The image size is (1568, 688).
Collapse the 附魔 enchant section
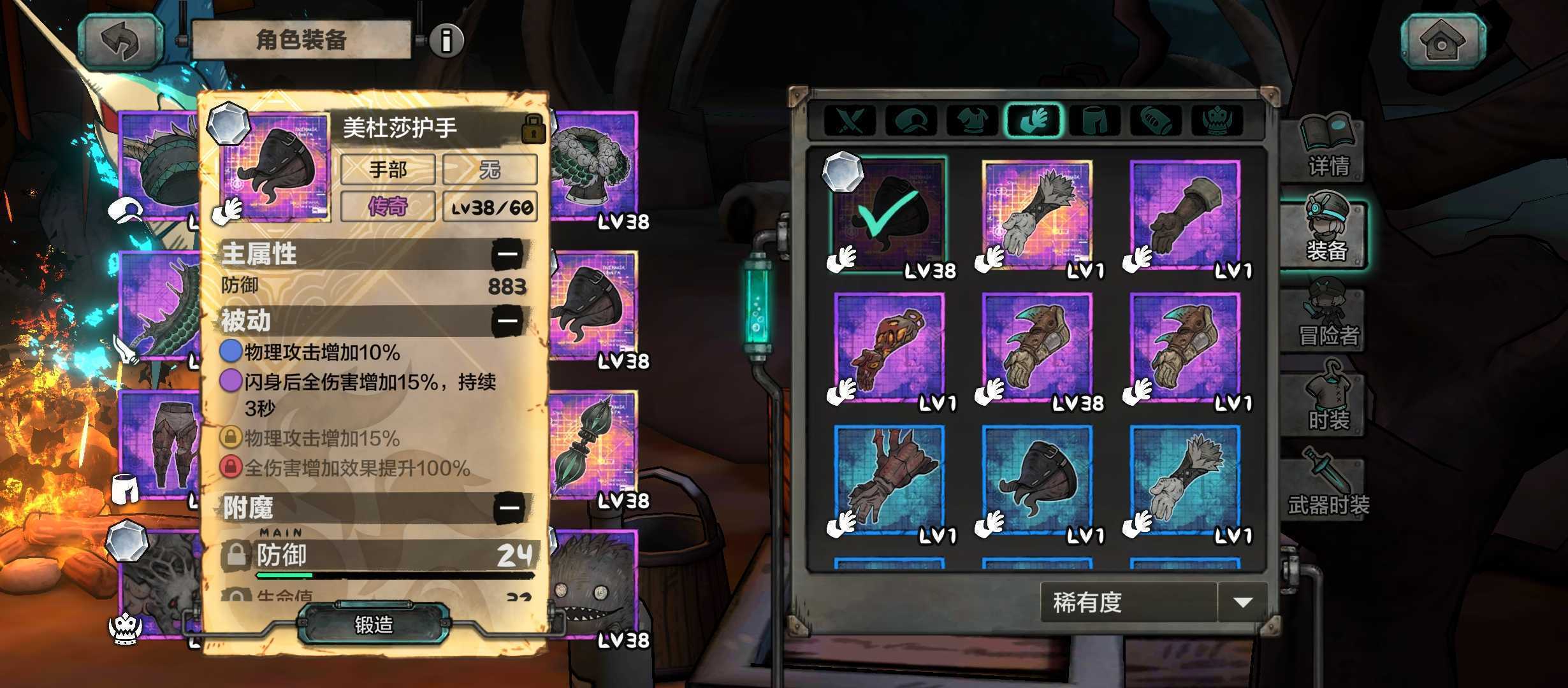click(509, 508)
